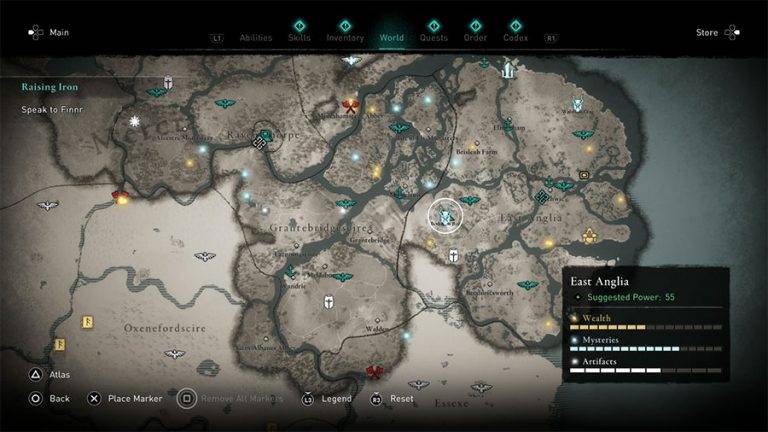The image size is (768, 432).
Task: Show the Quests tab
Action: point(434,38)
